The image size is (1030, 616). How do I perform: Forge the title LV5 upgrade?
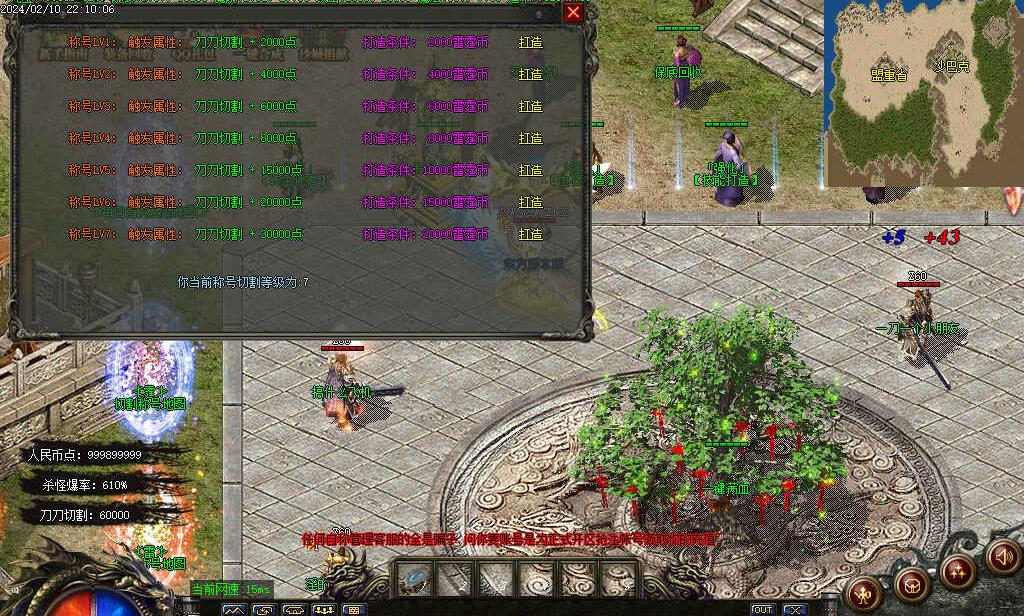click(530, 170)
